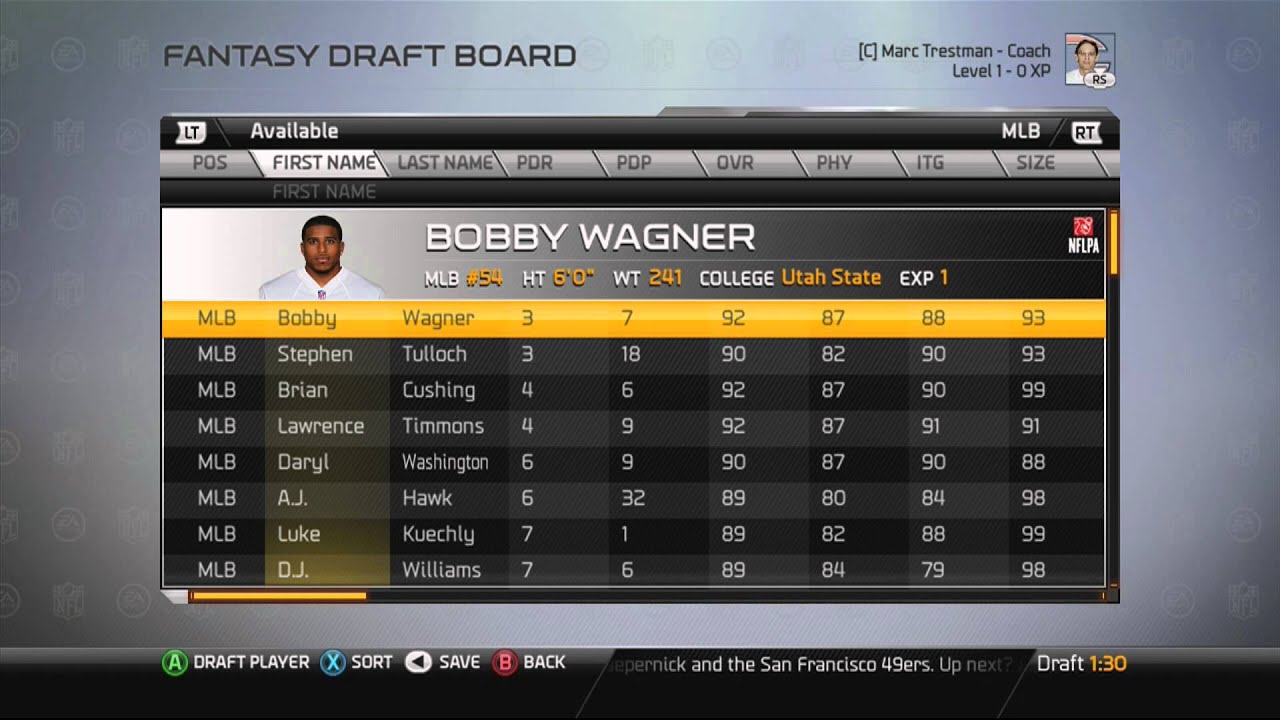This screenshot has width=1280, height=720.
Task: Select Bobby Wagner player row
Action: pos(632,318)
